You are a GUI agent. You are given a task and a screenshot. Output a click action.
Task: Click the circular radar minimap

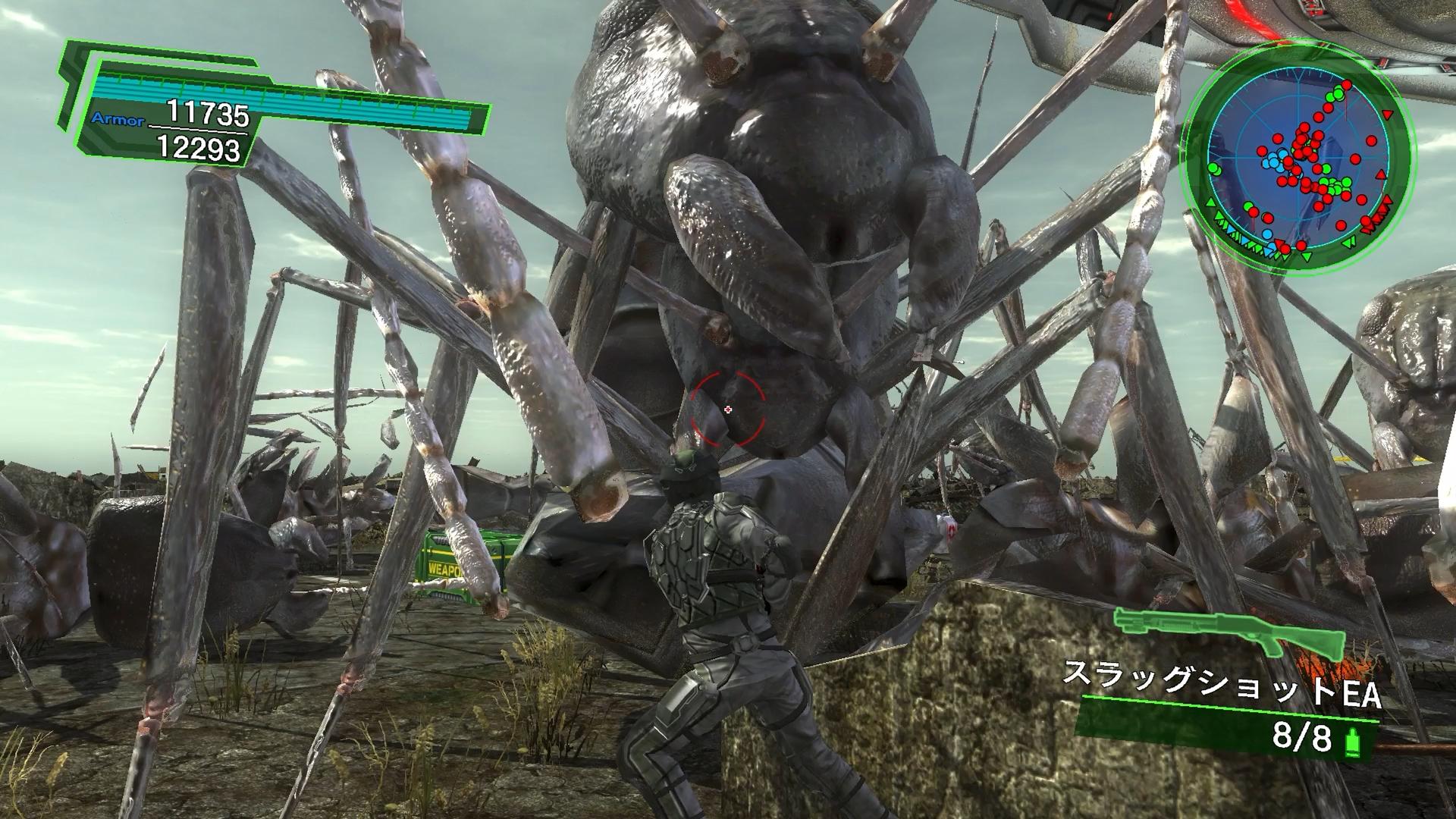1297,172
